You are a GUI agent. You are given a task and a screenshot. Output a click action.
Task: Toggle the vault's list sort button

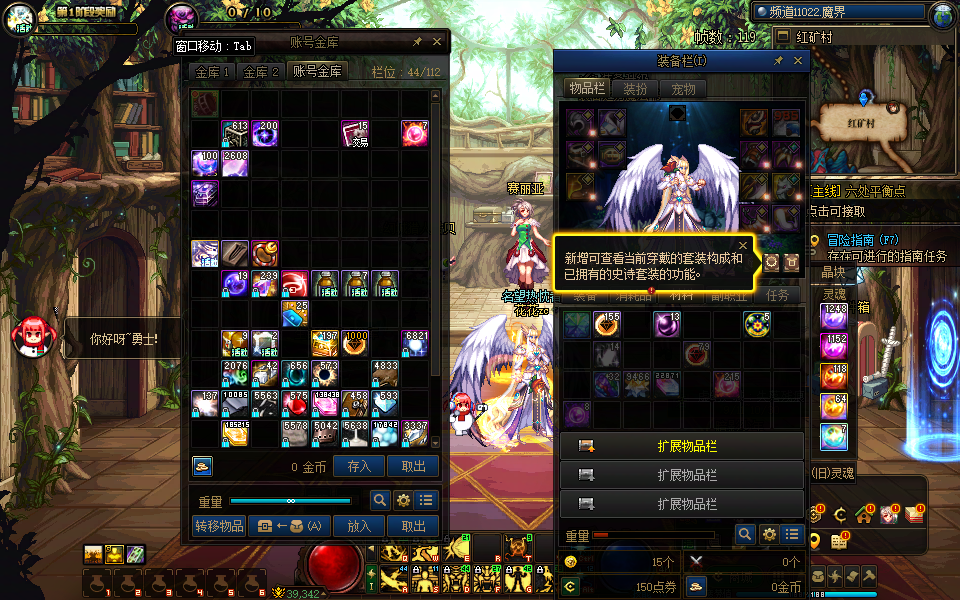click(x=427, y=501)
